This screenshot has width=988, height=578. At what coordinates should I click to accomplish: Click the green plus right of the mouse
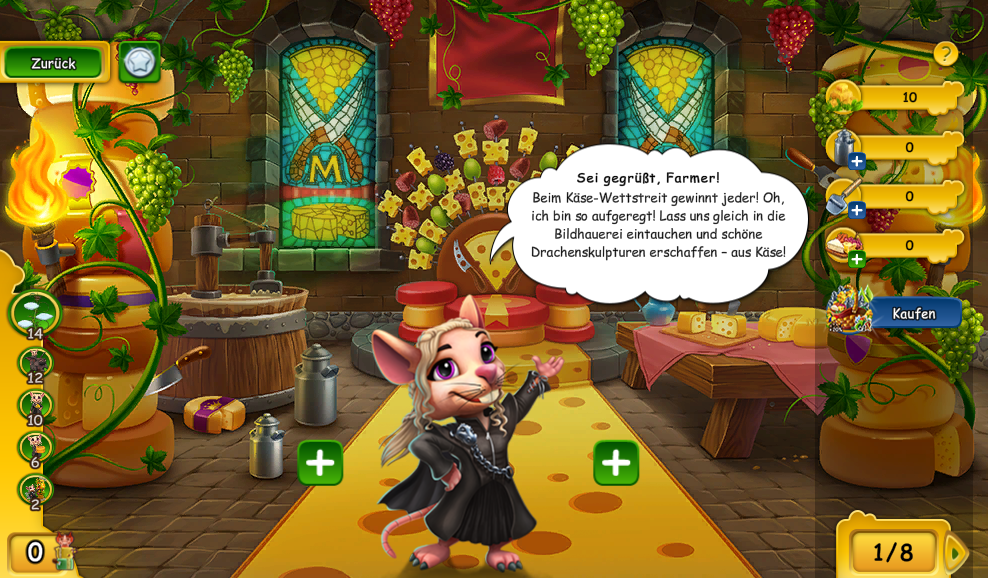click(x=616, y=462)
